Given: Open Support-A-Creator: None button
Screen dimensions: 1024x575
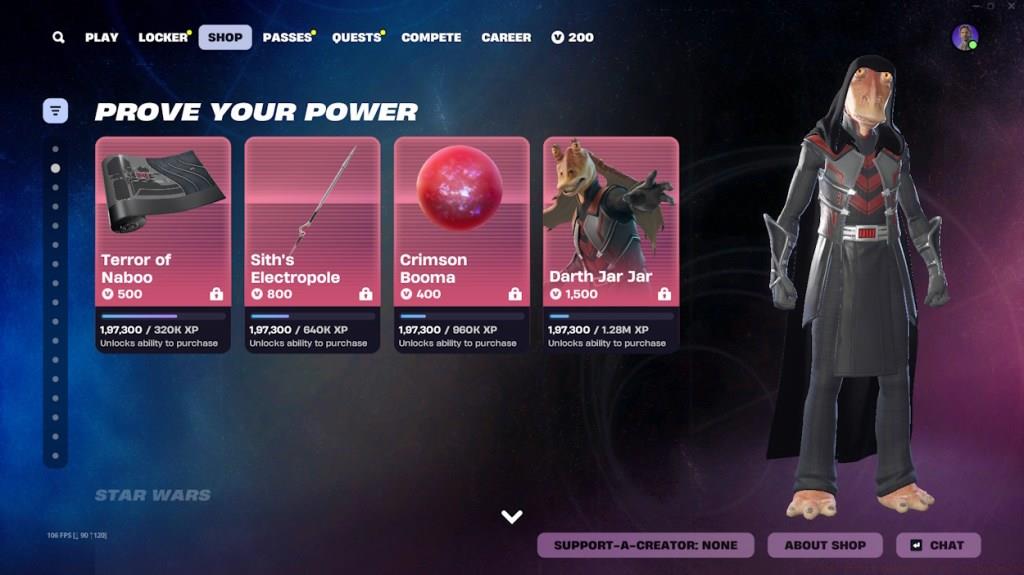Looking at the screenshot, I should [x=646, y=545].
